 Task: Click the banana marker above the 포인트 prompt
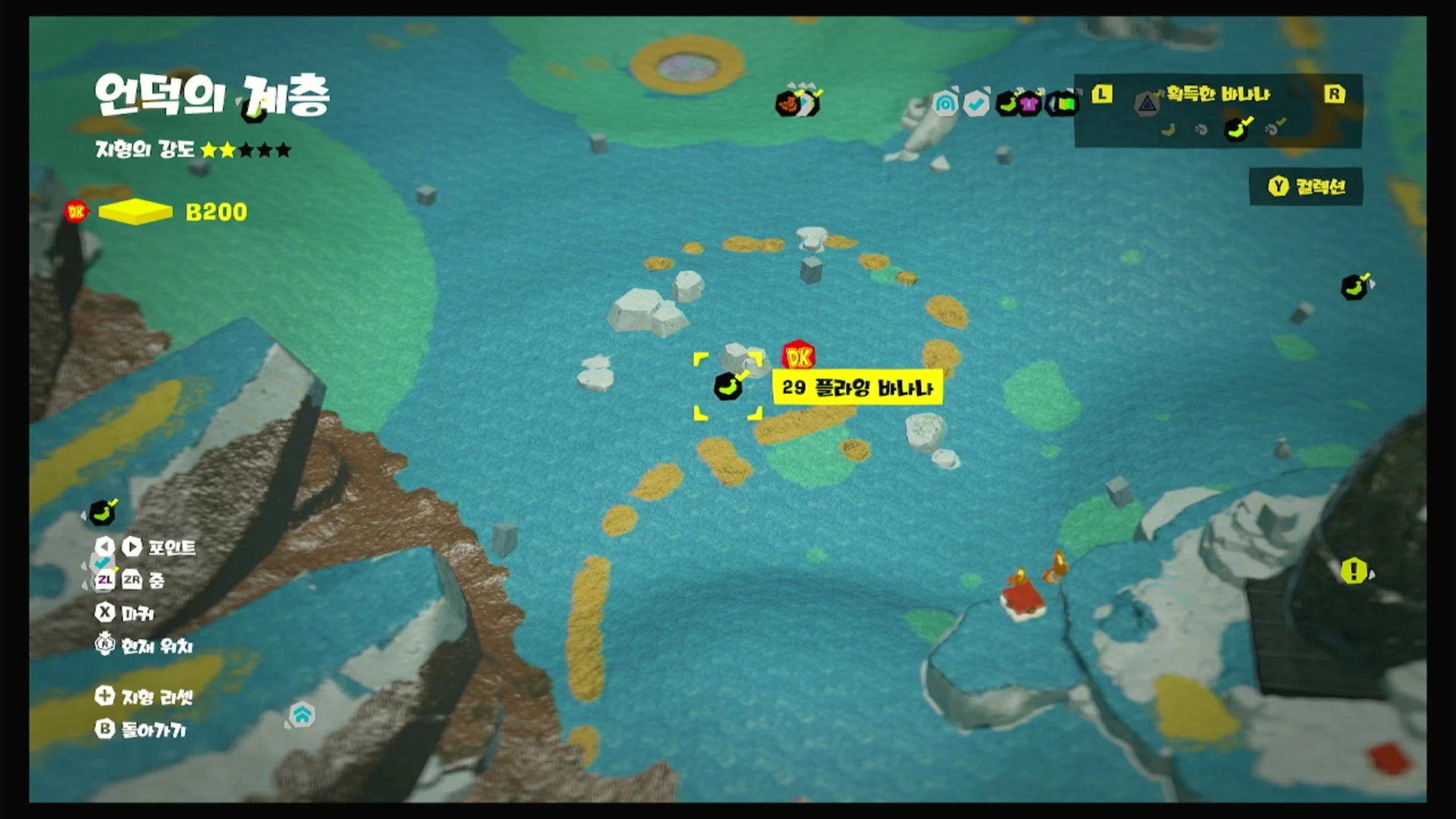click(x=102, y=513)
